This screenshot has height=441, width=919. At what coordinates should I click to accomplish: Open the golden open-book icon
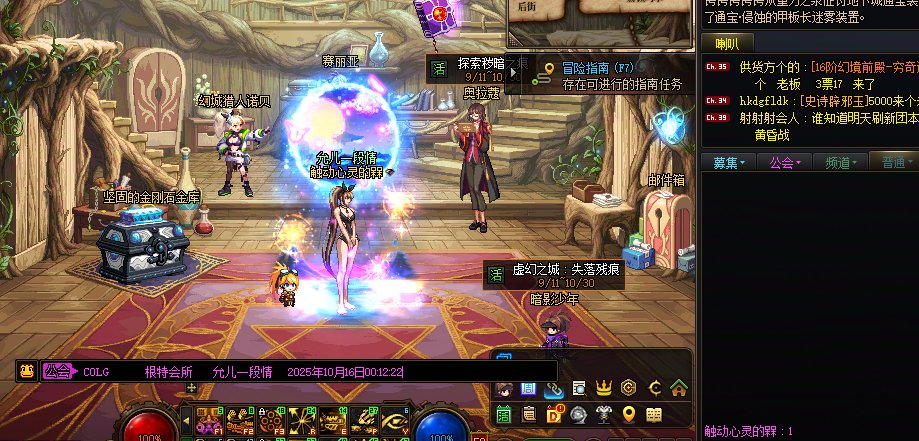click(654, 414)
